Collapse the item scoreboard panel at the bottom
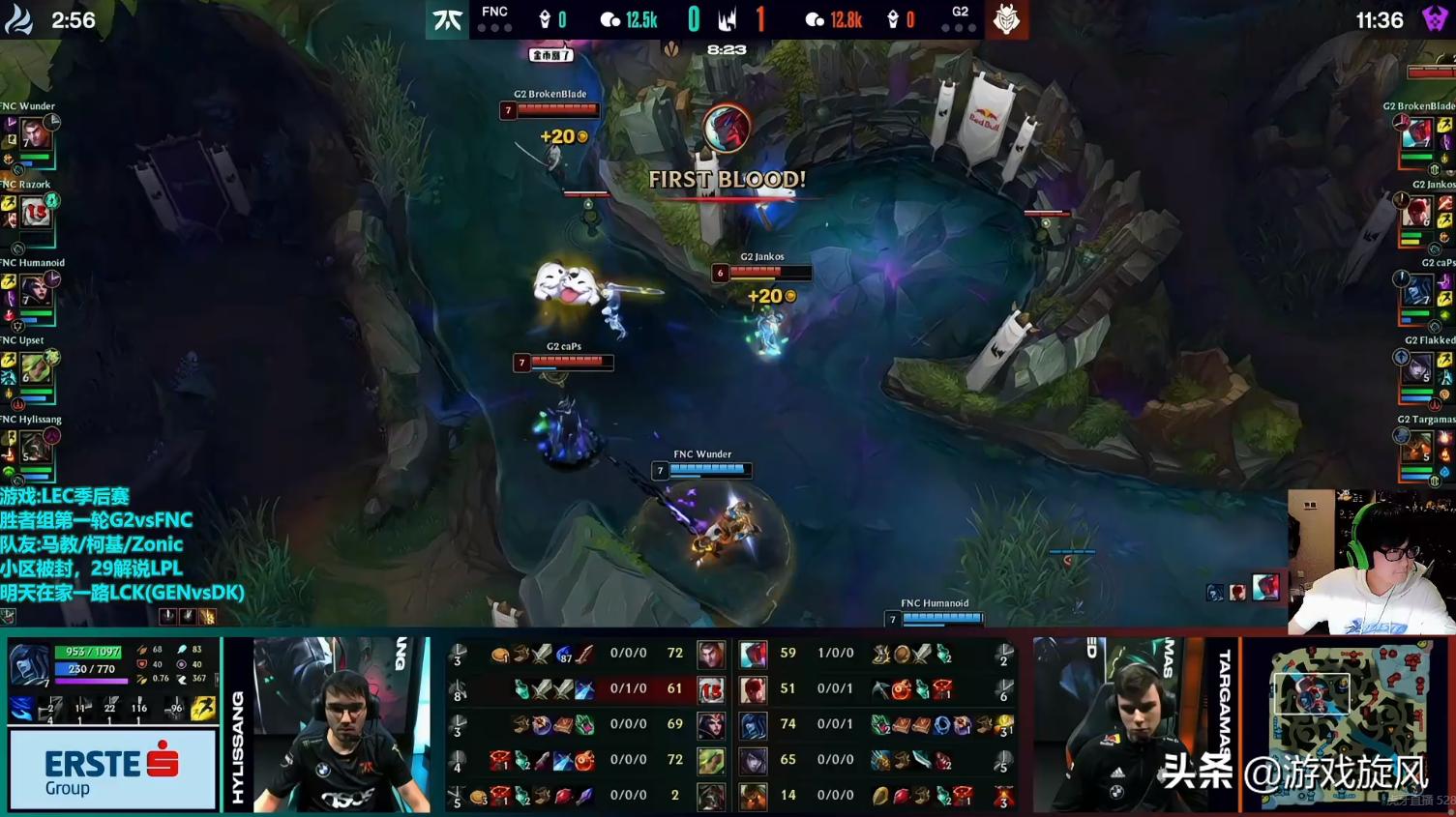 [x=728, y=725]
